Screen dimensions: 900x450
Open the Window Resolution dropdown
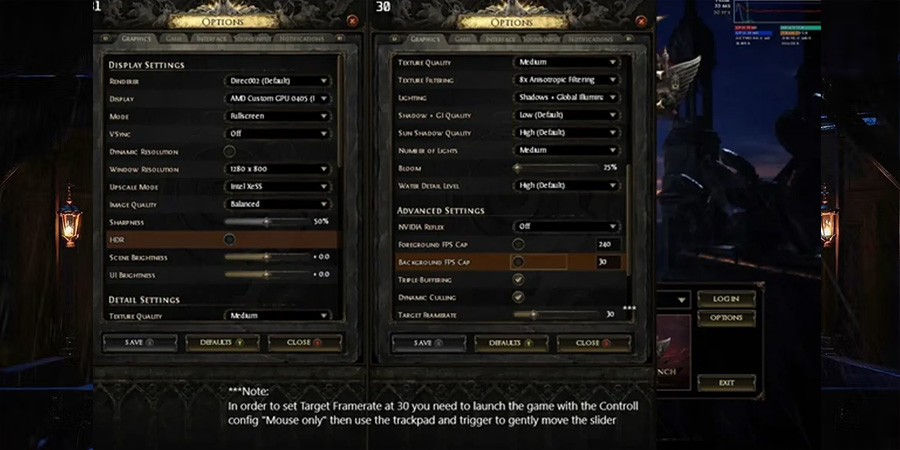tap(277, 169)
